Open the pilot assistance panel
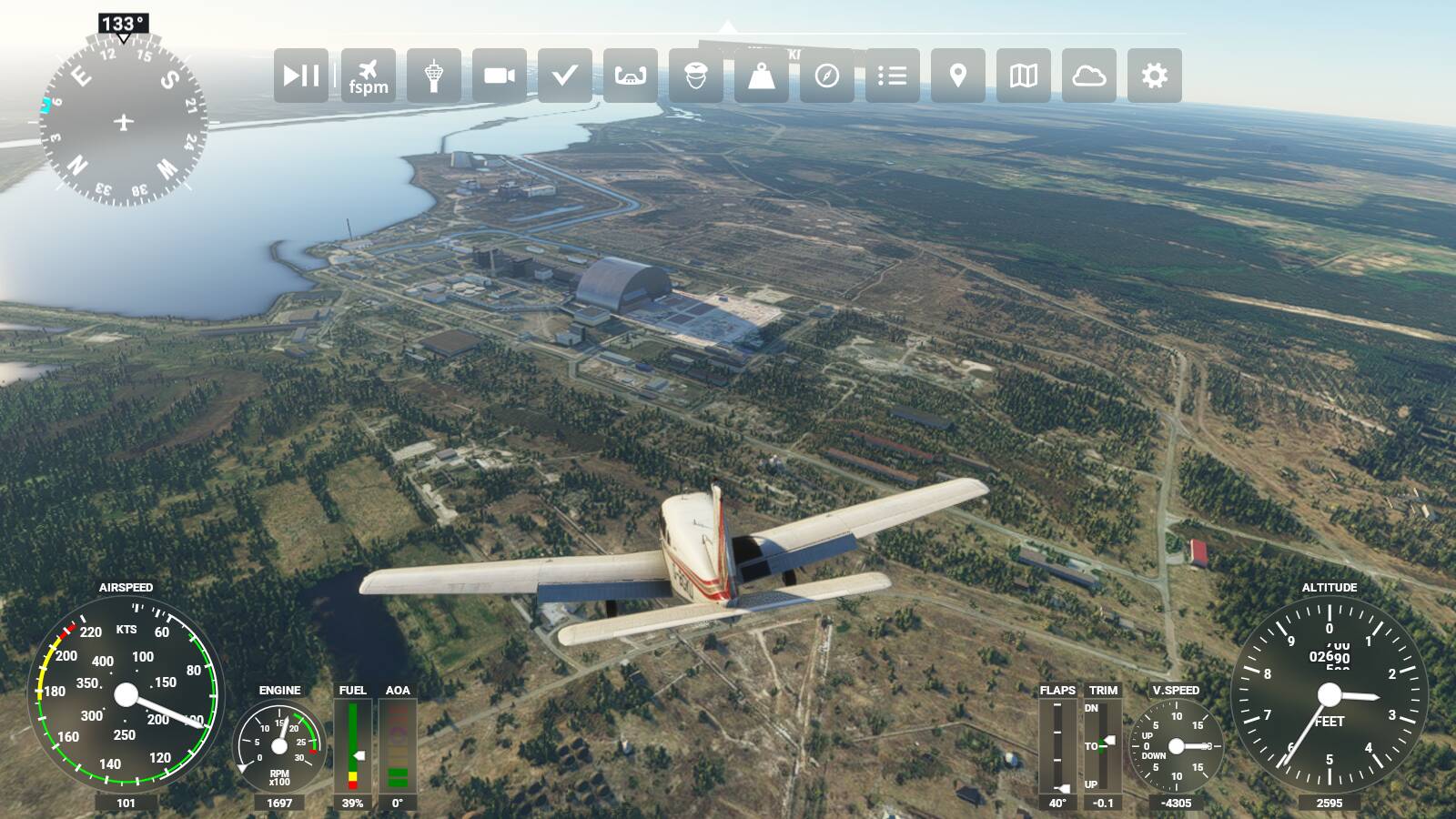This screenshot has width=1456, height=819. tap(696, 76)
